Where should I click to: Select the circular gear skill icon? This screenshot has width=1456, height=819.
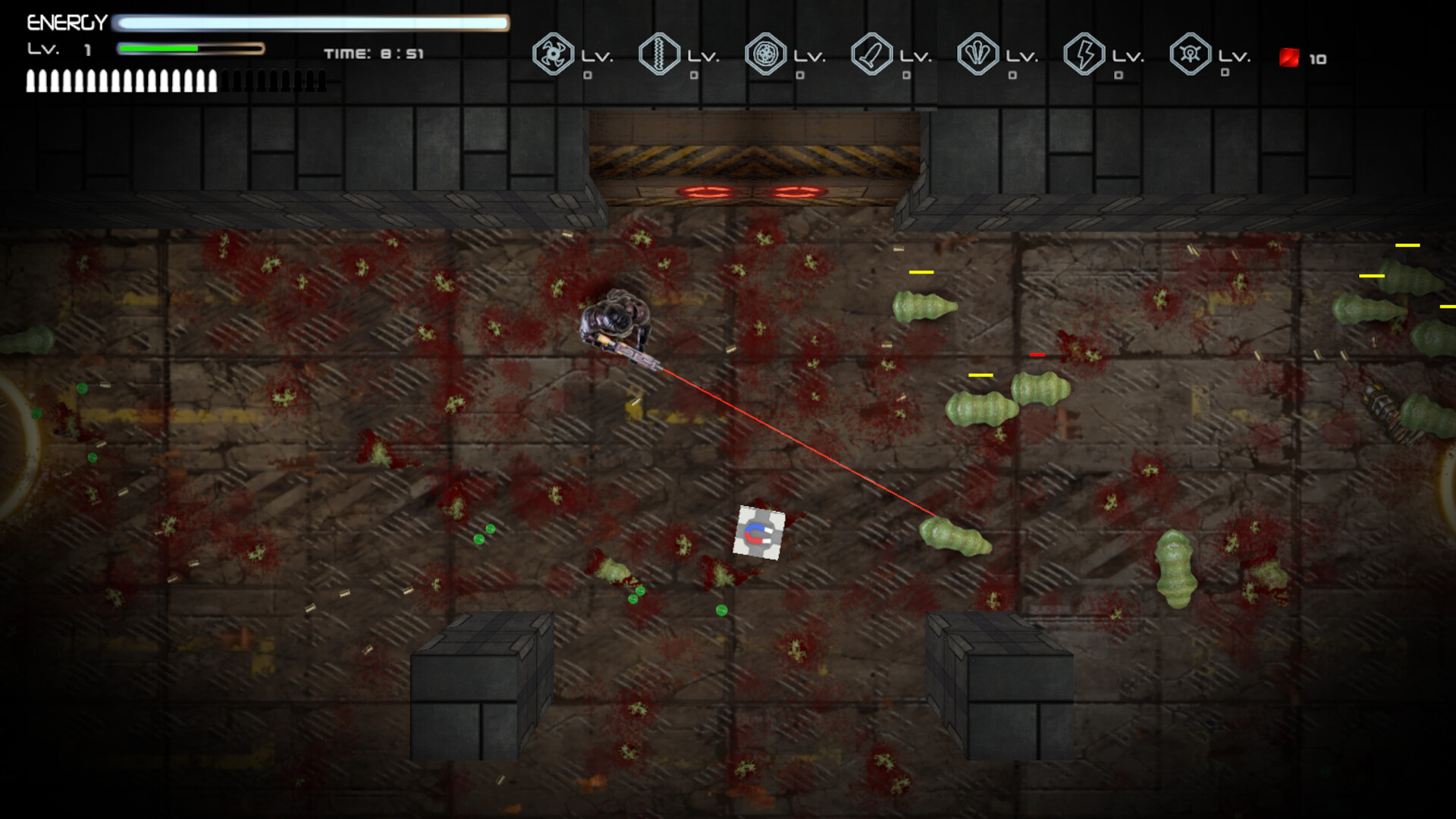point(767,55)
